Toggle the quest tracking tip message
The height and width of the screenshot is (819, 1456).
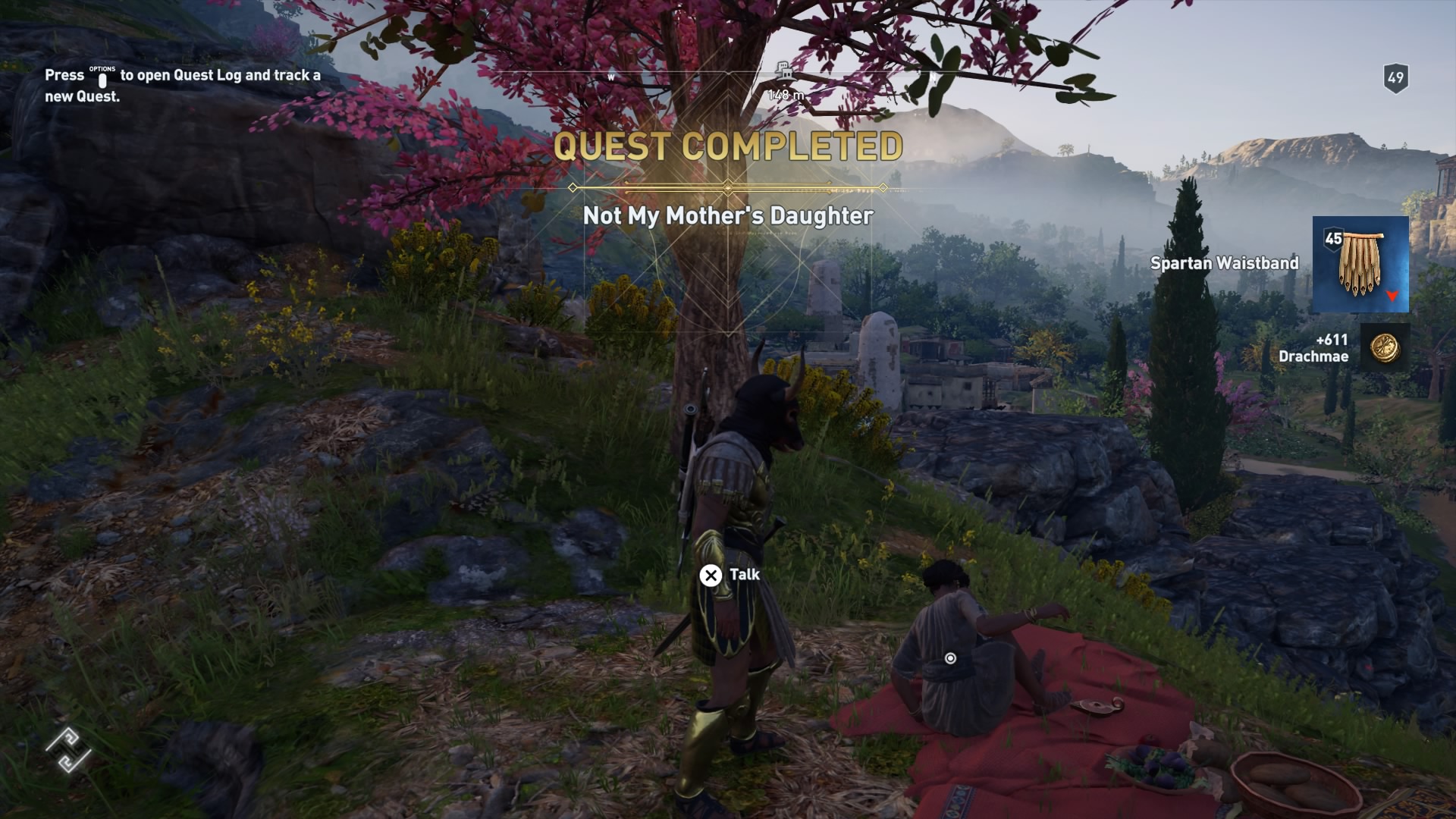[182, 85]
